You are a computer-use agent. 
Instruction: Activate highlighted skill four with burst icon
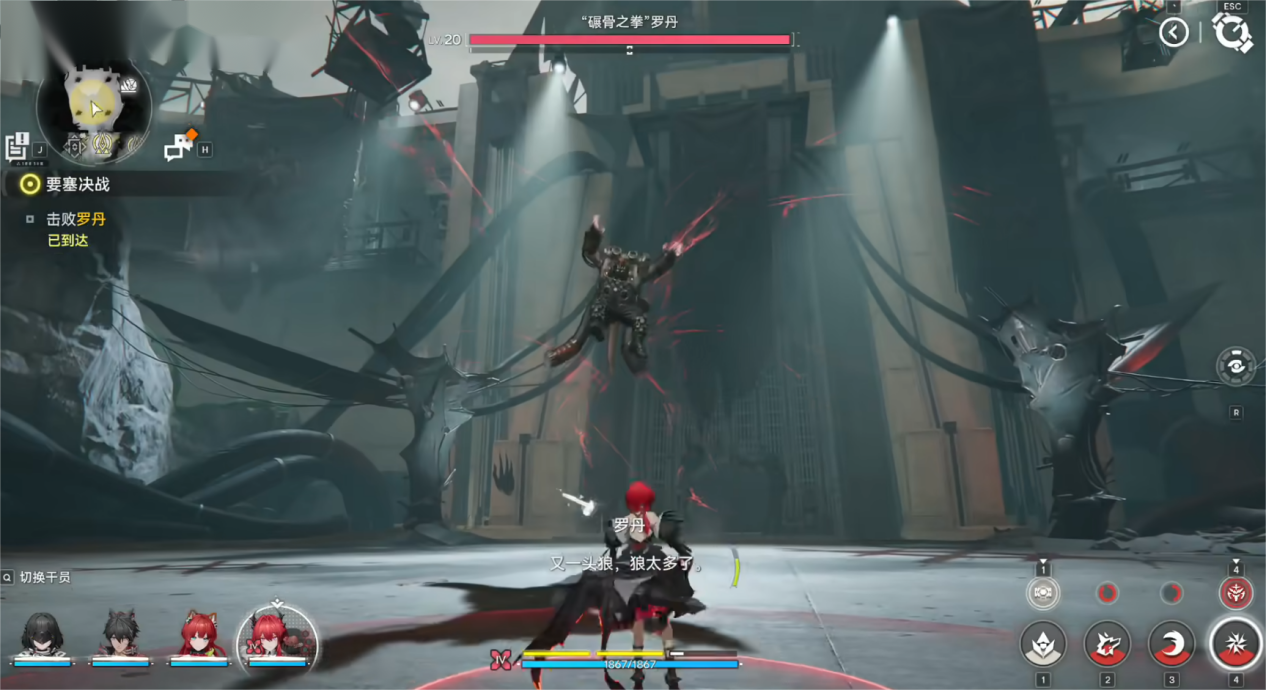pos(1236,643)
